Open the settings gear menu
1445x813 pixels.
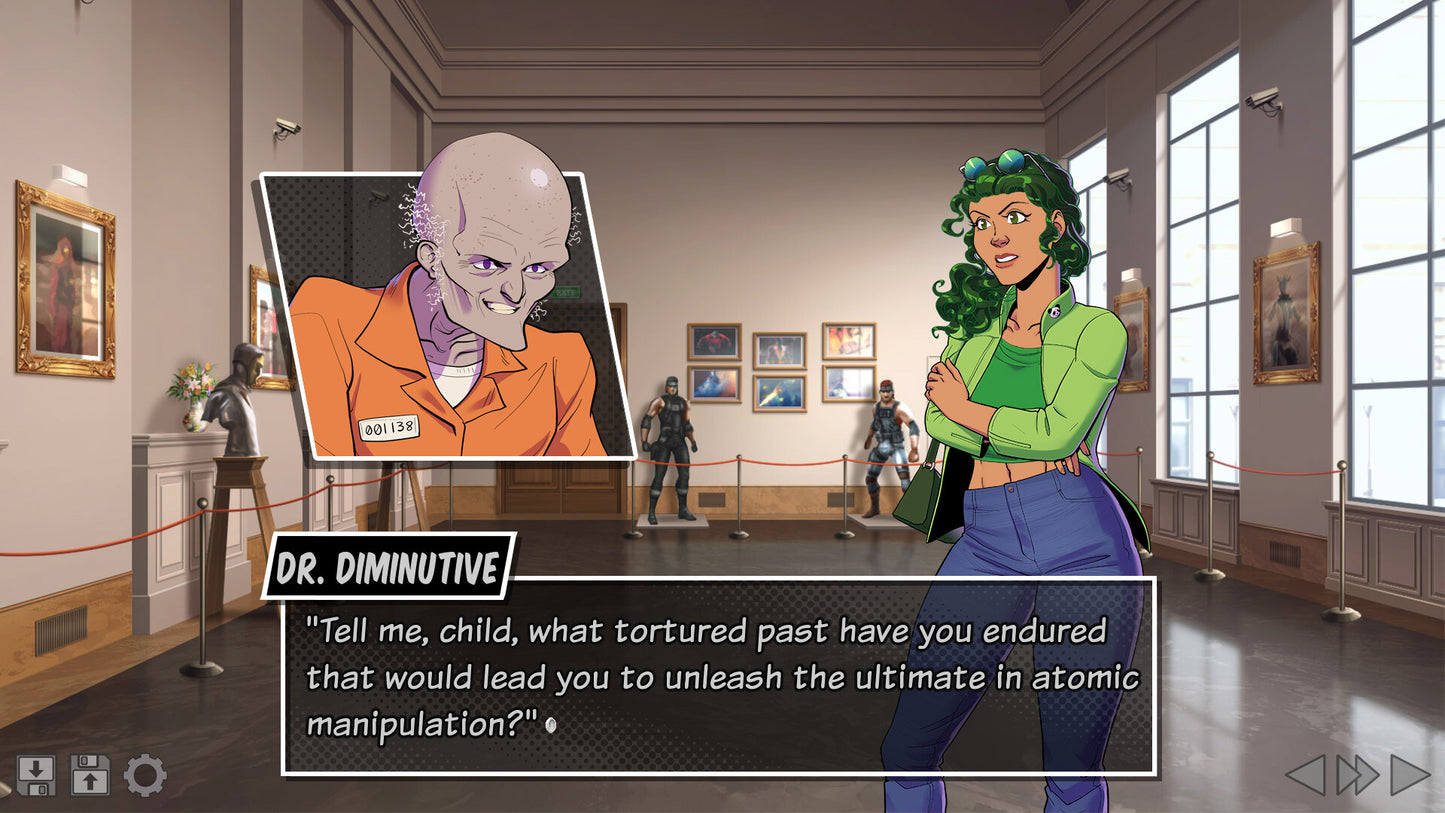(x=145, y=775)
